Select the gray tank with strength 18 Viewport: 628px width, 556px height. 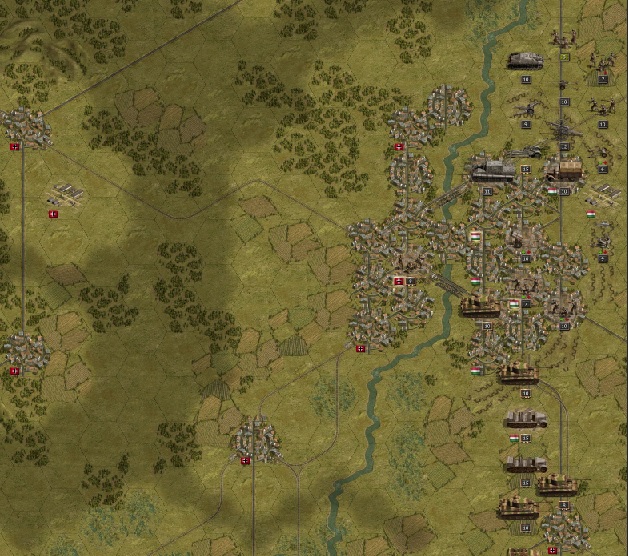click(x=525, y=60)
